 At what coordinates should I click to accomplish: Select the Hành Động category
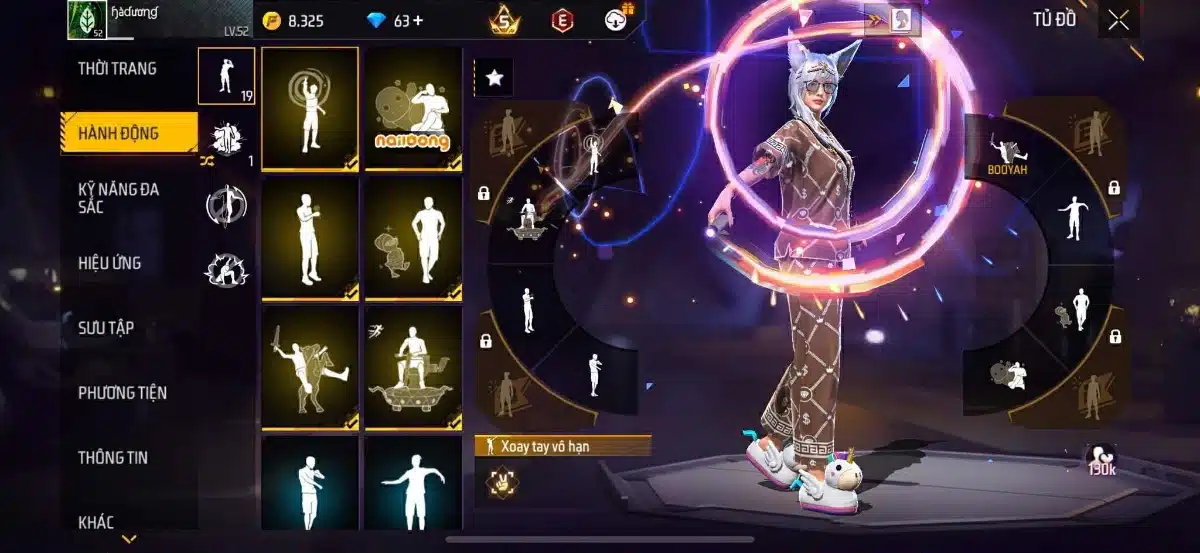point(127,133)
